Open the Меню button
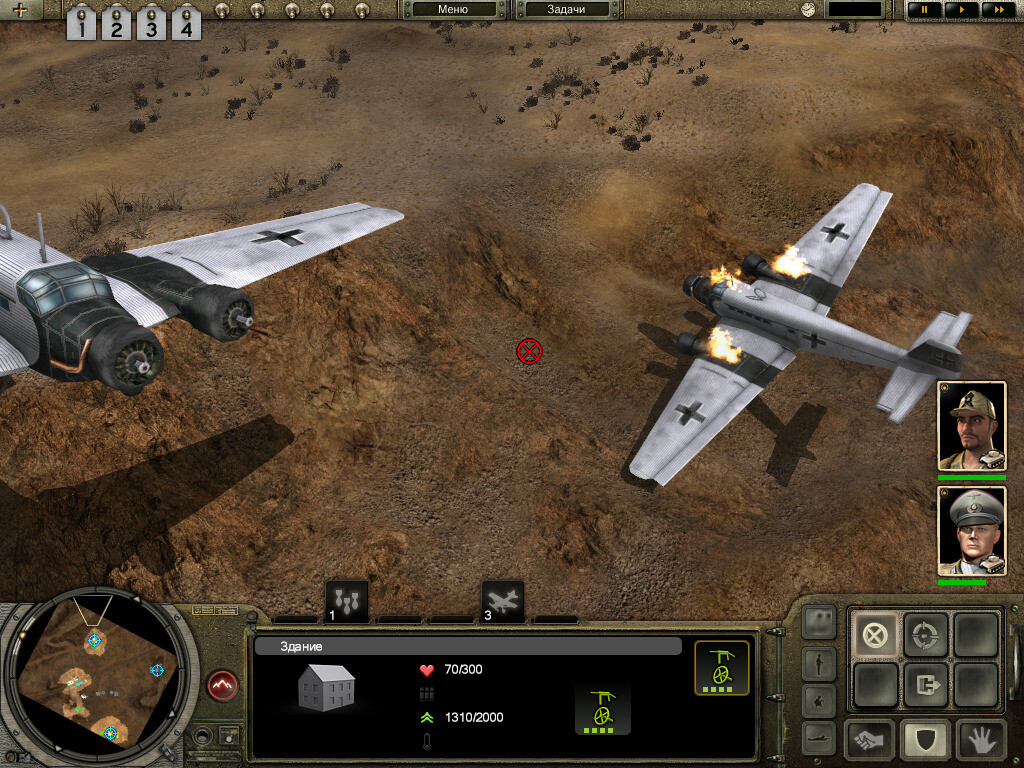The image size is (1024, 768). point(453,10)
